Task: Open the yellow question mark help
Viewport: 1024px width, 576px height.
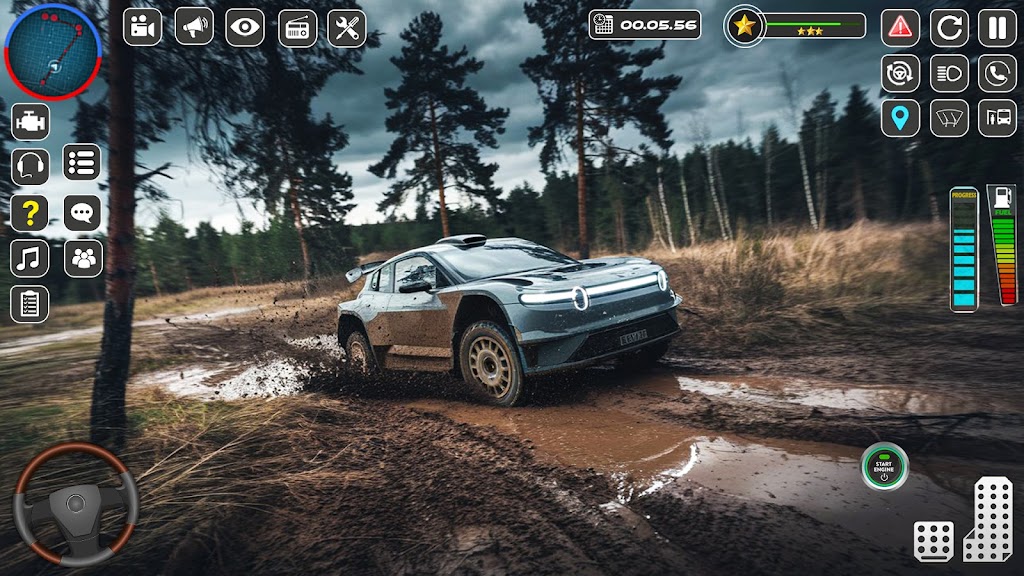Action: [x=30, y=213]
